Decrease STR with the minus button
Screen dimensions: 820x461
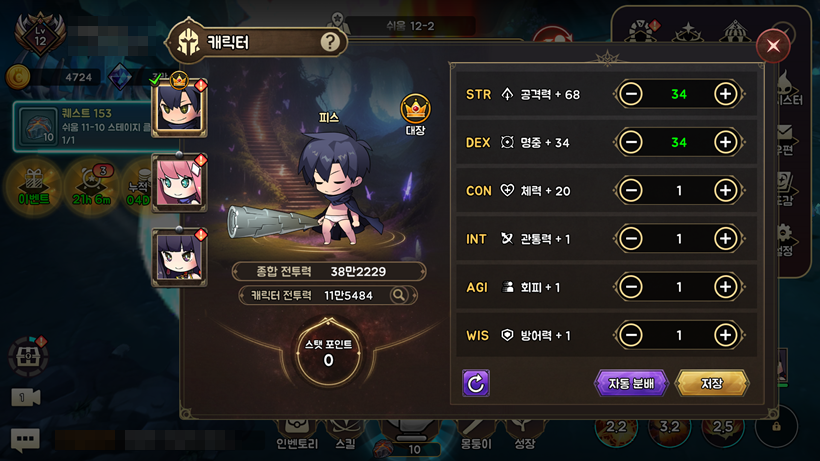point(631,94)
